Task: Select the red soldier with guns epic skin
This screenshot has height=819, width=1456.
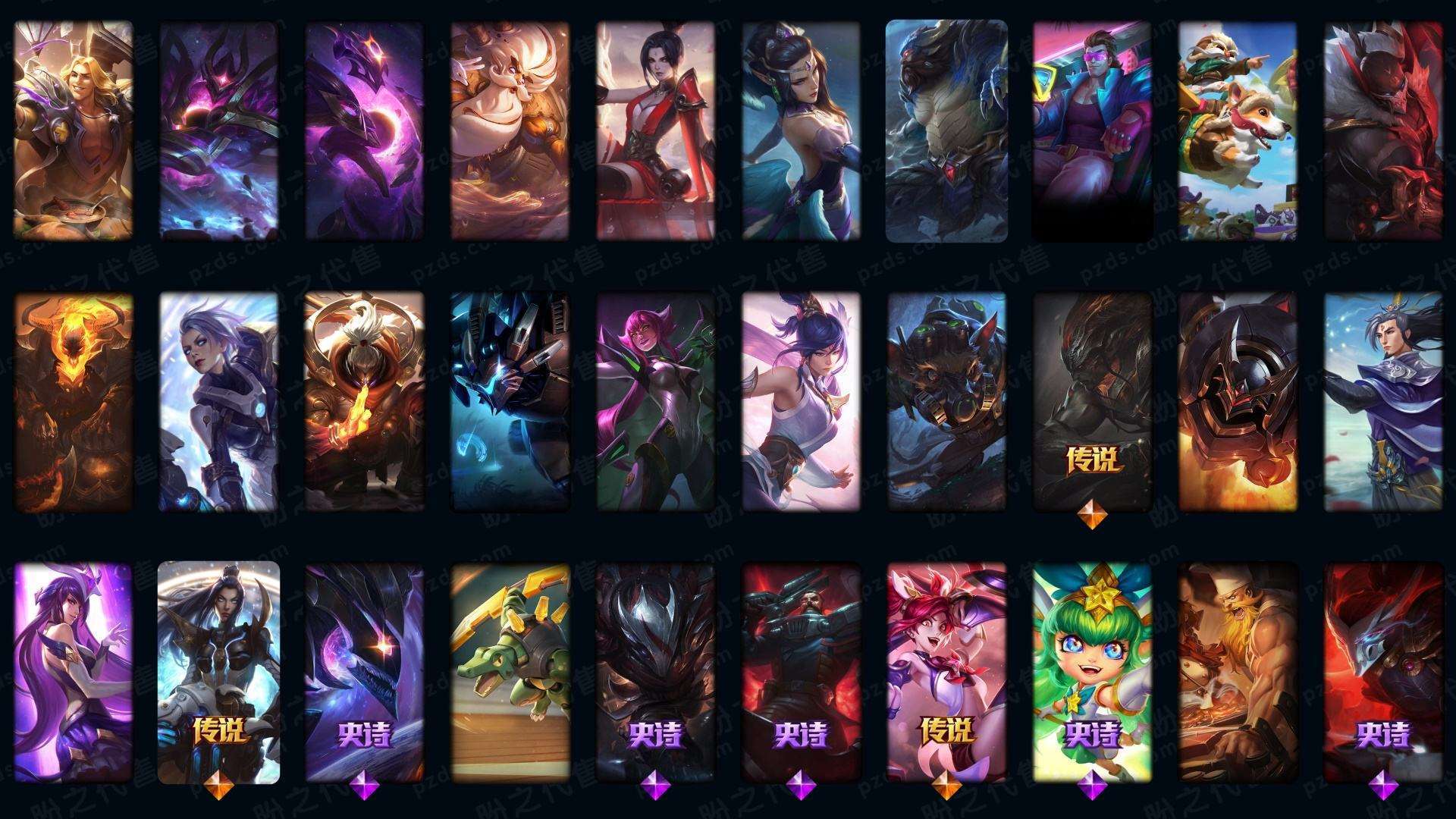Action: click(x=801, y=672)
